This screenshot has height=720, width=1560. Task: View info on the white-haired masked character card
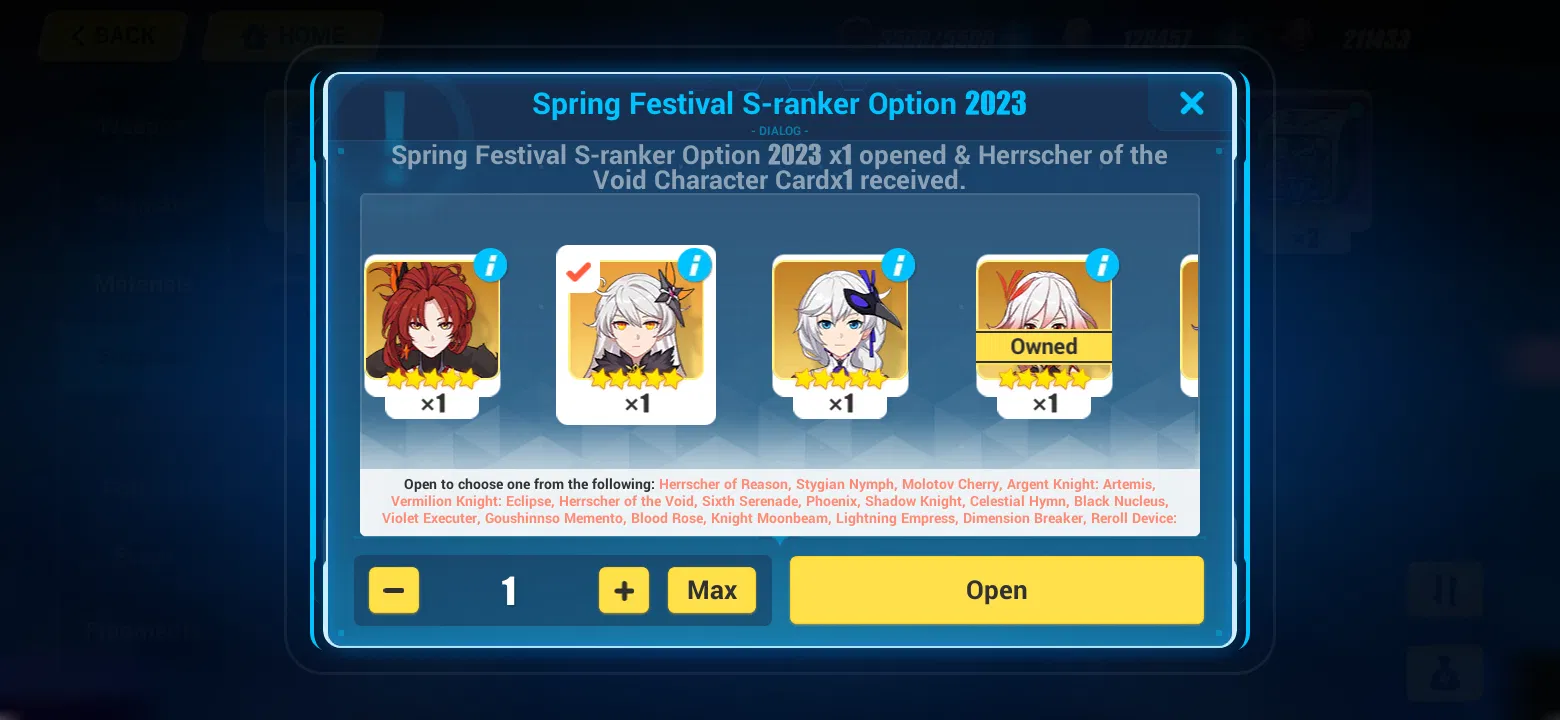pyautogui.click(x=898, y=265)
